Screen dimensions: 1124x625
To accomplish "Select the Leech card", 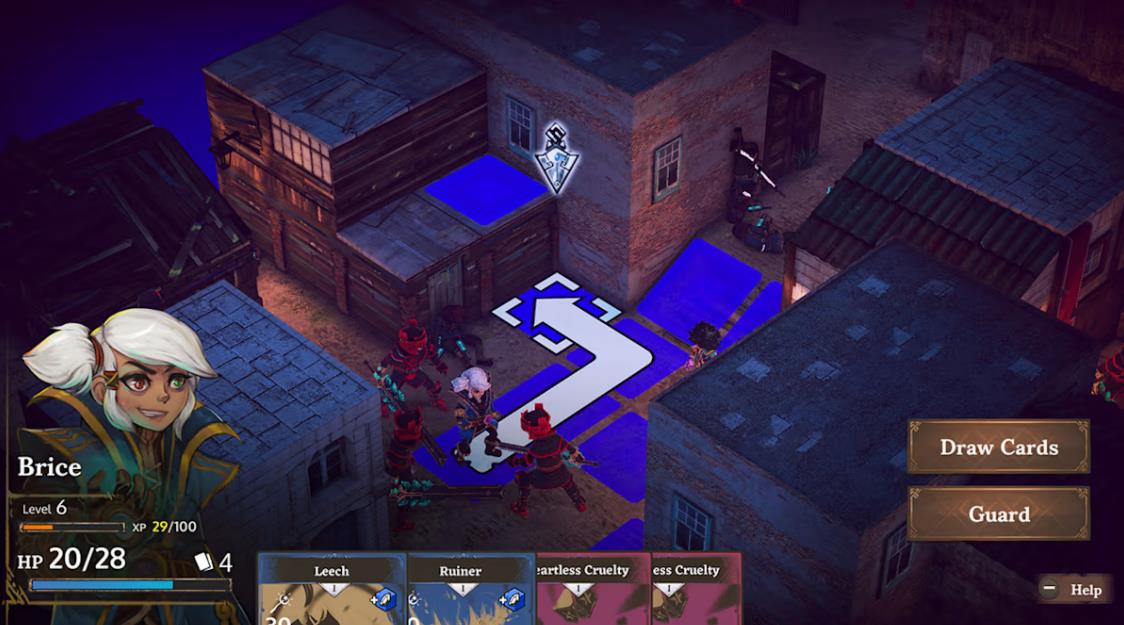I will [332, 590].
